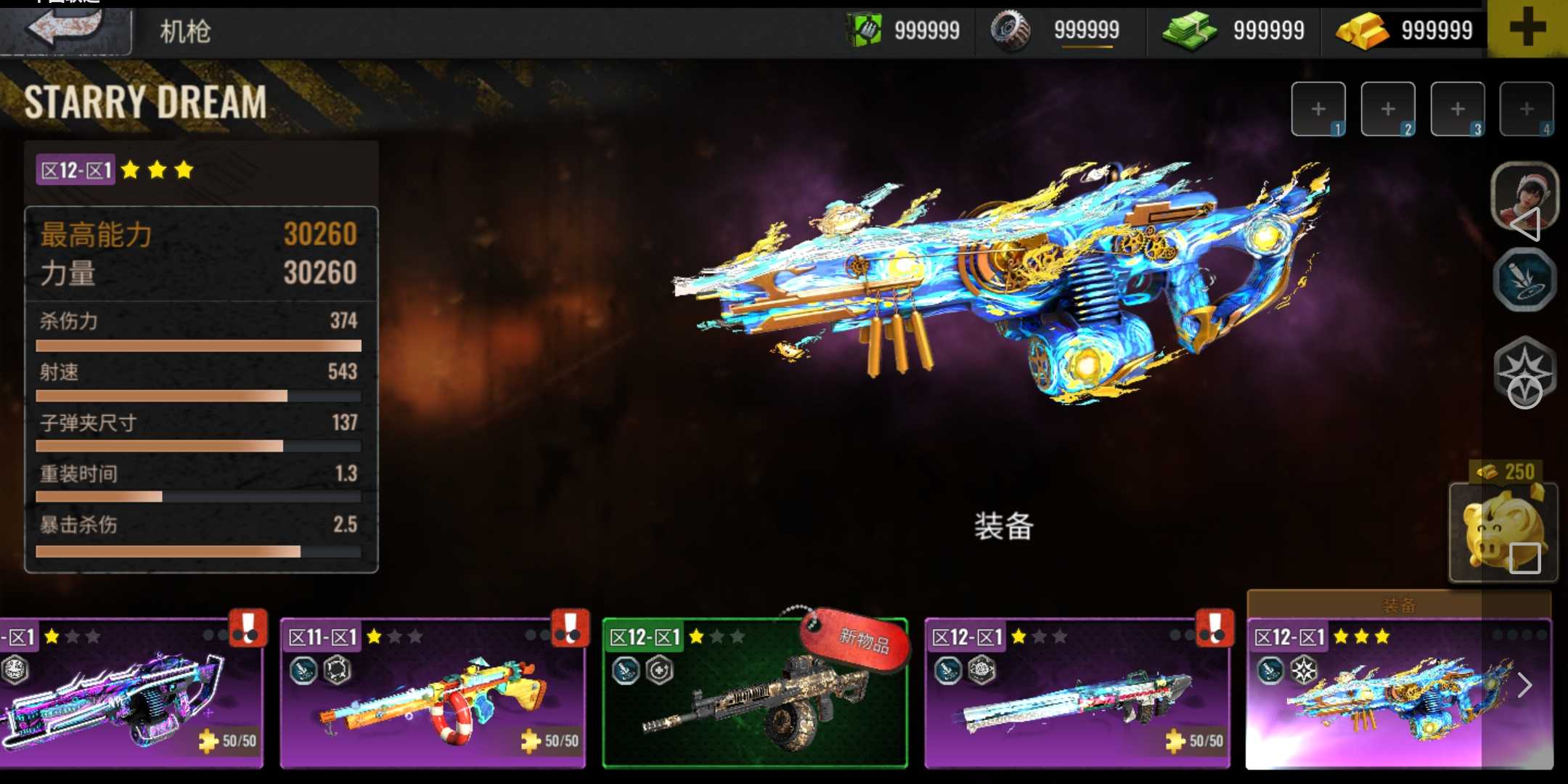Open attachment slot number 1
Screen dimensions: 1568x784
(1318, 110)
